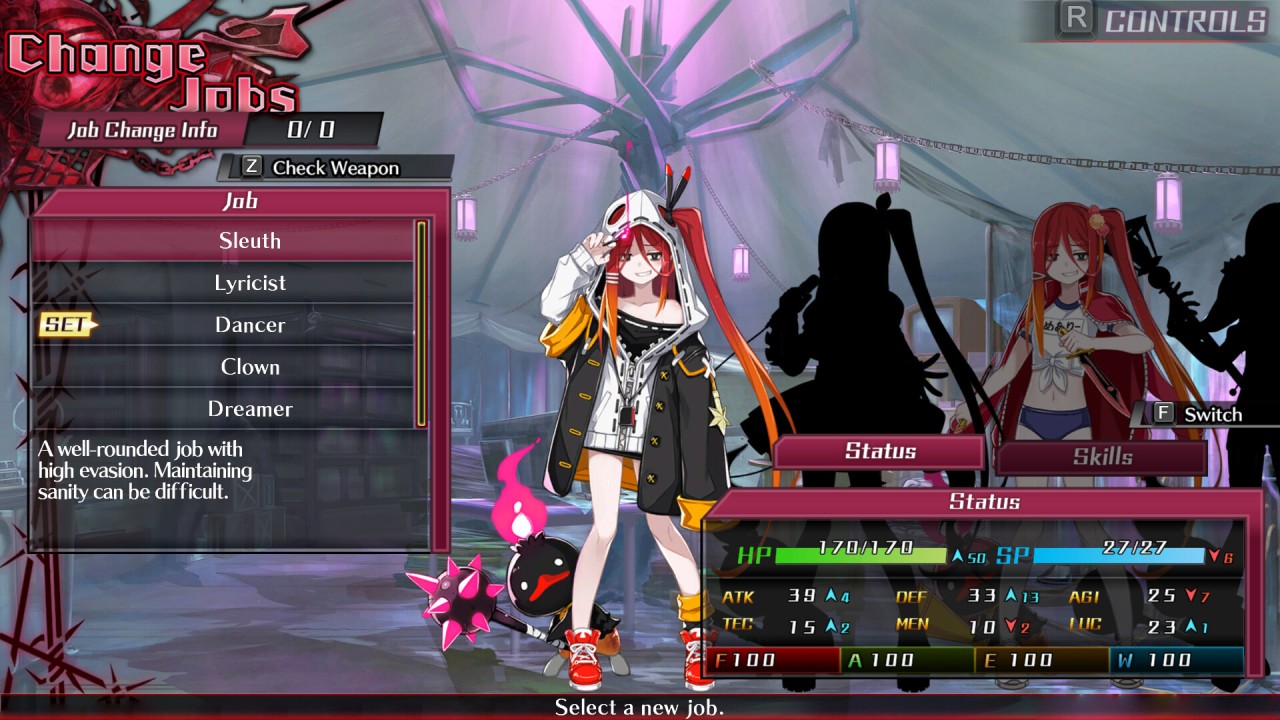Choose the Lyricist job entry
Screen dimensions: 1280x720
click(249, 283)
